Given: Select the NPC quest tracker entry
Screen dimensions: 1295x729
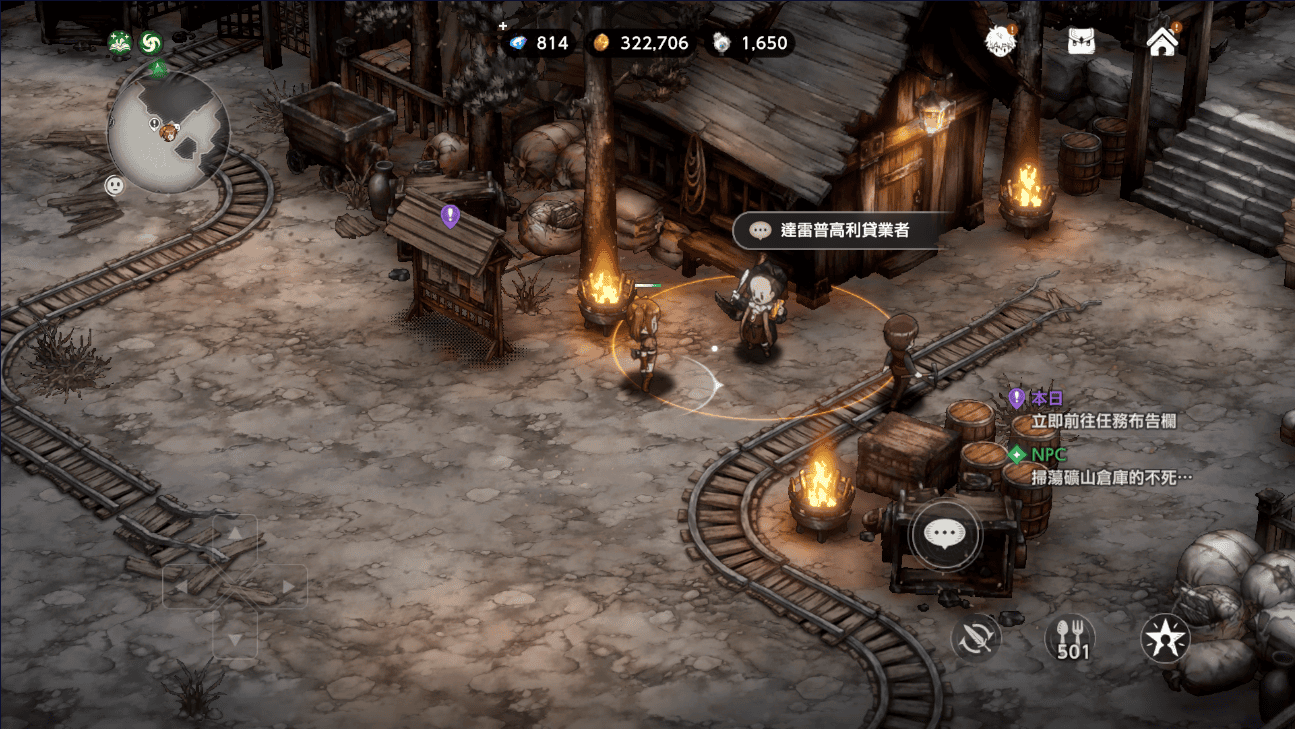Looking at the screenshot, I should pos(1100,466).
